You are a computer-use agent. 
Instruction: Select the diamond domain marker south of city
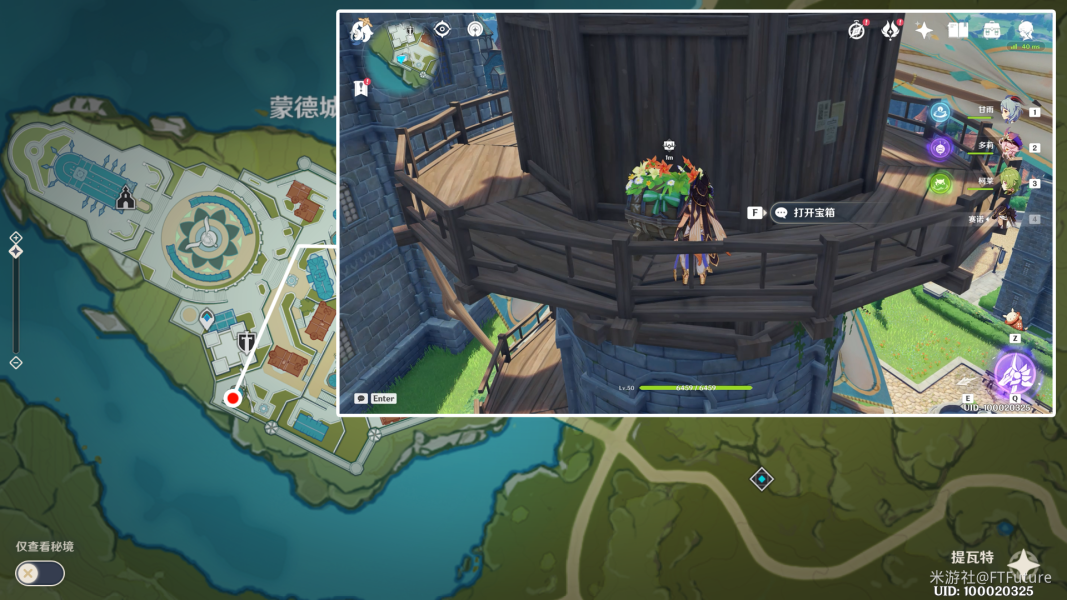pyautogui.click(x=762, y=479)
